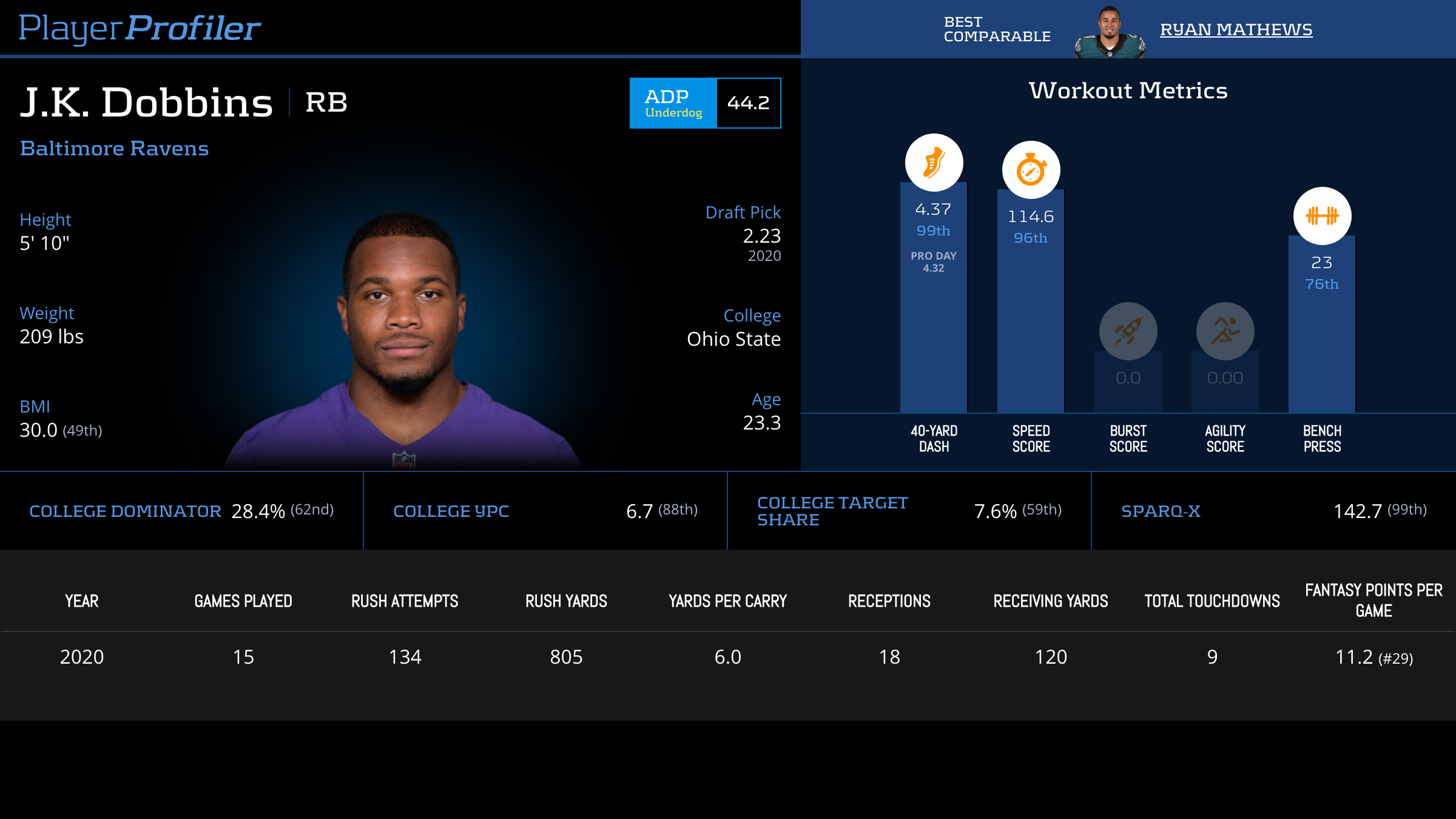
Task: Click the Fantasy Points Per Game column header
Action: click(1373, 601)
